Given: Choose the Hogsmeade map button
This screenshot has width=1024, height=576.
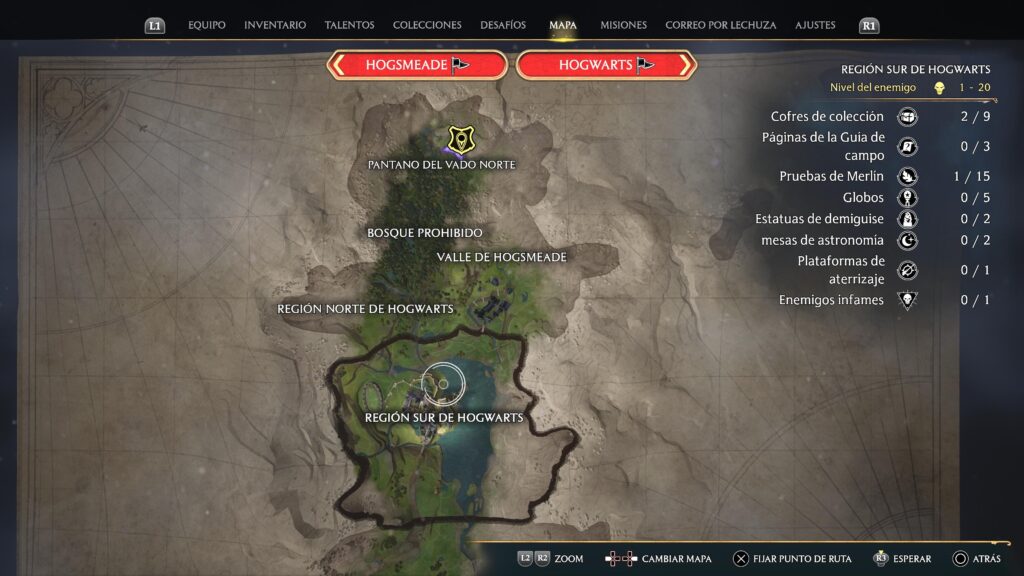Looking at the screenshot, I should 417,65.
